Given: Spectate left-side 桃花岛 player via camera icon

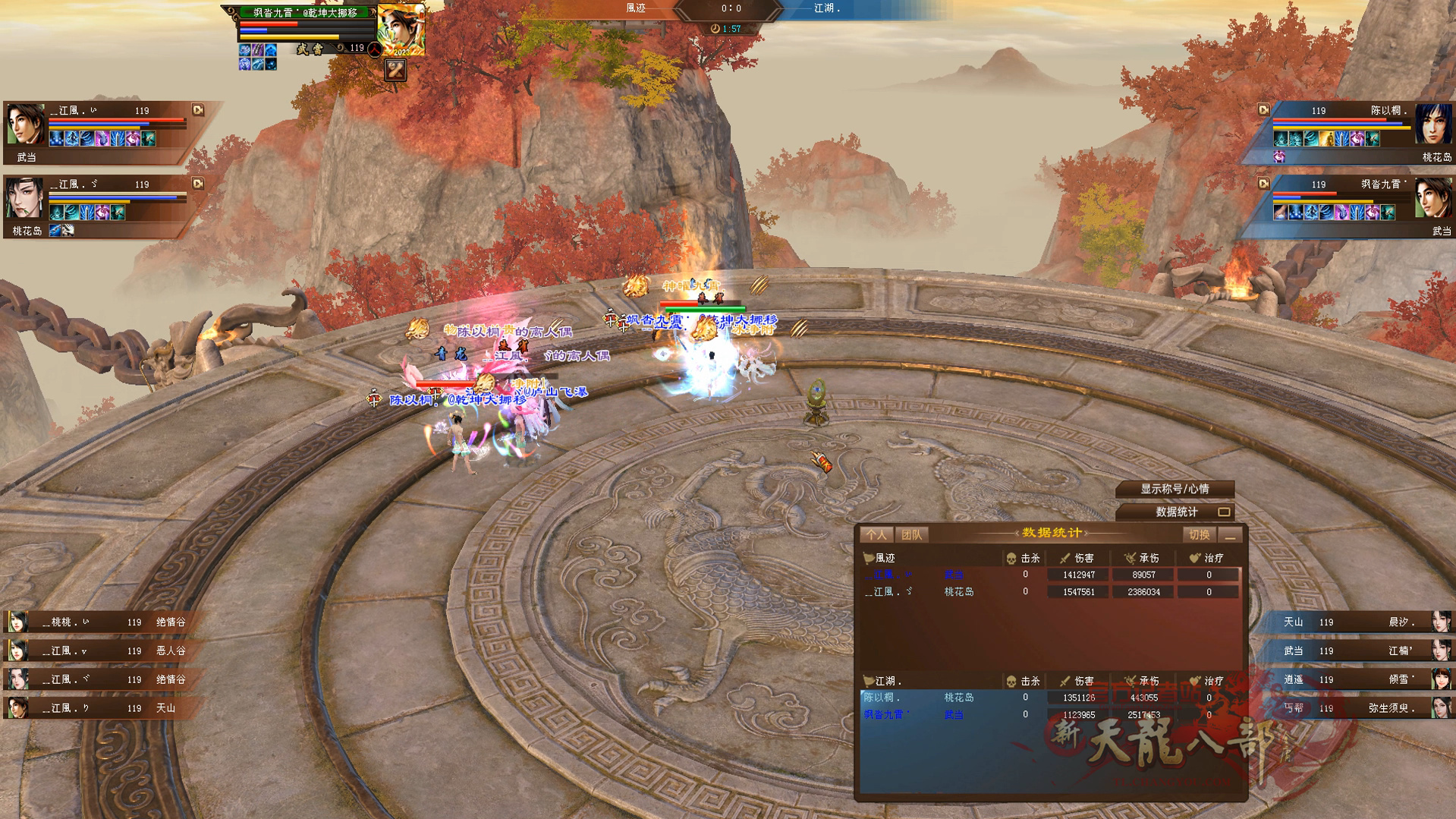Looking at the screenshot, I should tap(198, 184).
